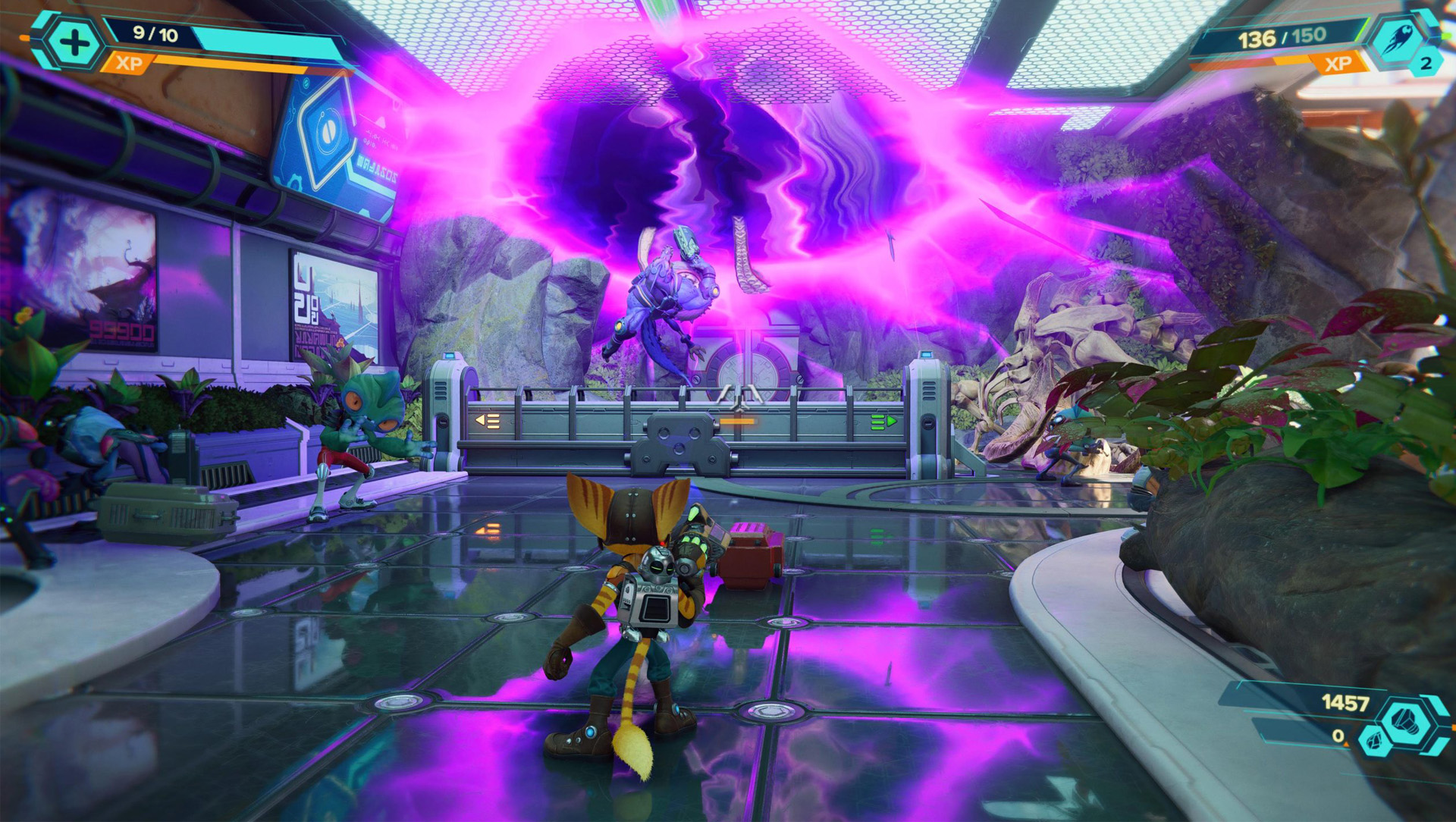This screenshot has height=822, width=1456.
Task: Select the equipped weapon icon
Action: click(1396, 40)
